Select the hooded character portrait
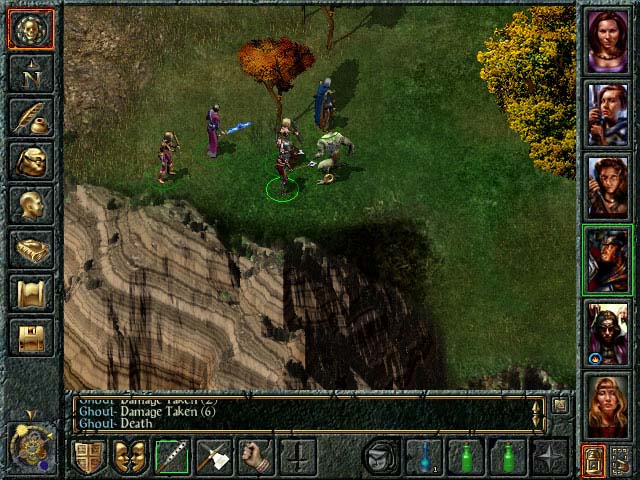The height and width of the screenshot is (480, 640). [x=608, y=332]
